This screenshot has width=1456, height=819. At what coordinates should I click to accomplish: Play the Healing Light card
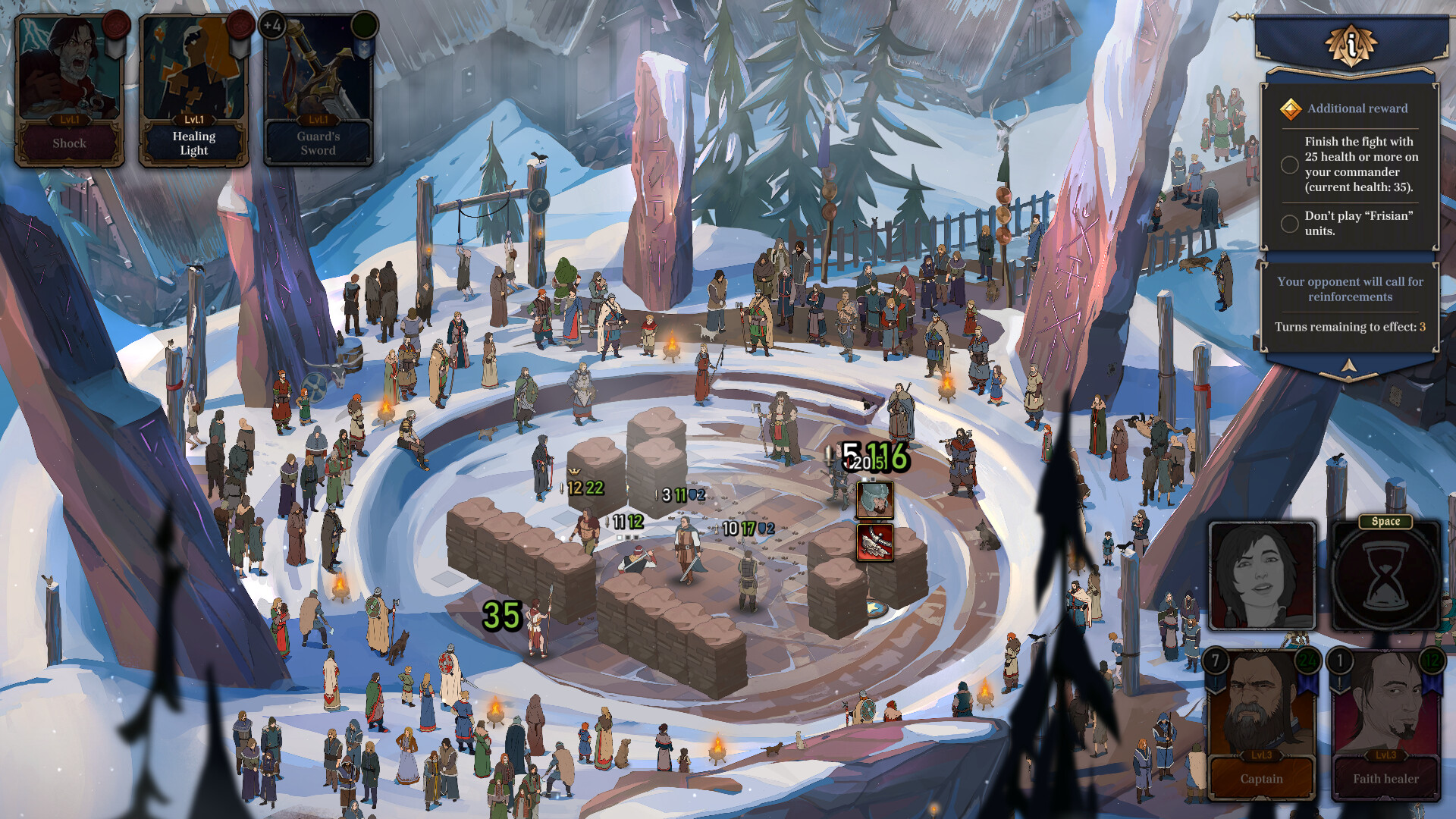pos(192,83)
